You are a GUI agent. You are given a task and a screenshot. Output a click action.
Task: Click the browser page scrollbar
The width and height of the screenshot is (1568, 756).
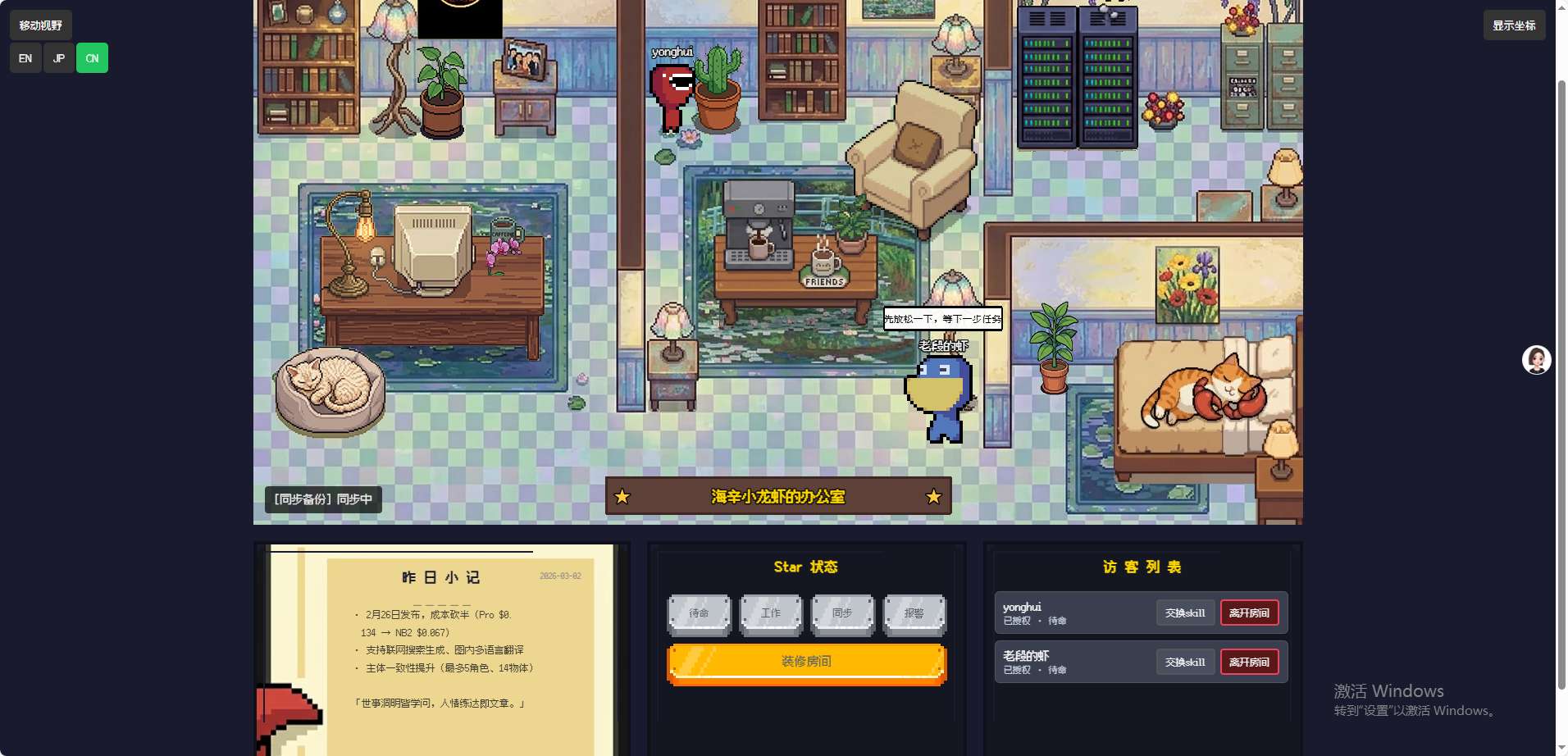pos(1561,385)
